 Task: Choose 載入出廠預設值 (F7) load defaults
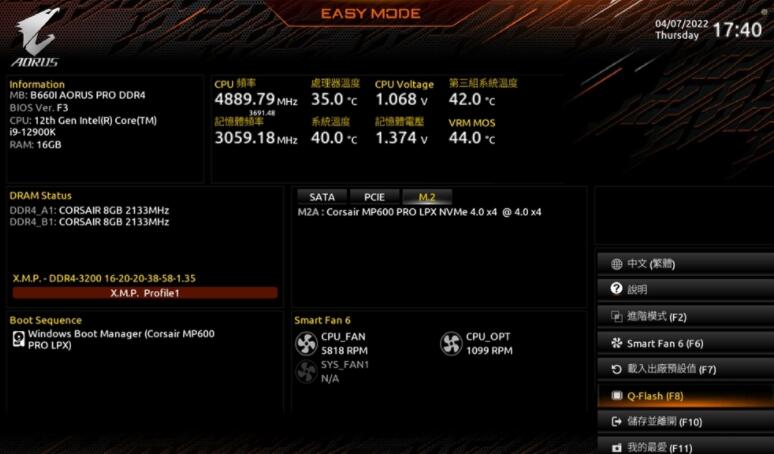(x=684, y=369)
